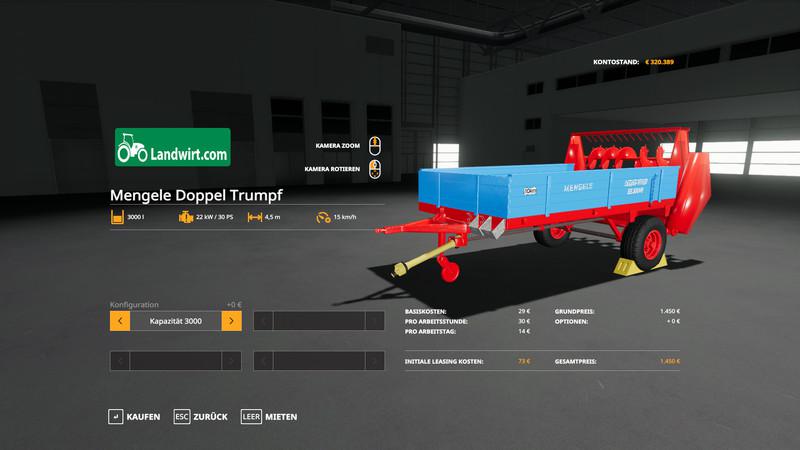Viewport: 800px width, 450px height.
Task: Go back with the Zurück button
Action: click(x=201, y=416)
